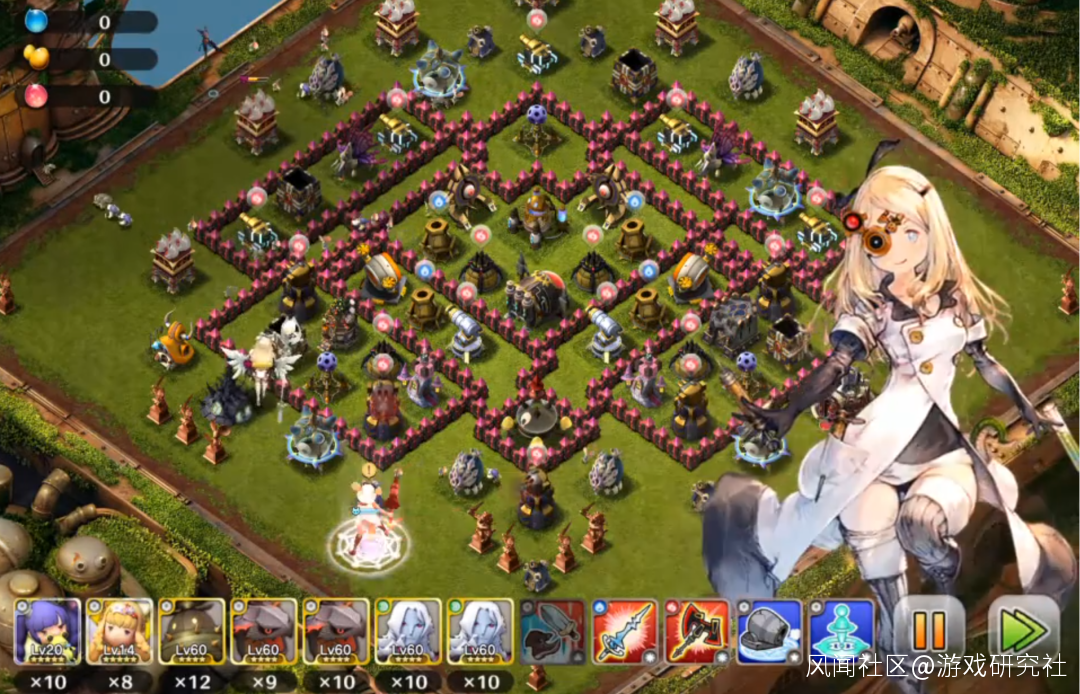Select the blonde Lv14 unit card
Viewport: 1080px width, 694px height.
(119, 631)
